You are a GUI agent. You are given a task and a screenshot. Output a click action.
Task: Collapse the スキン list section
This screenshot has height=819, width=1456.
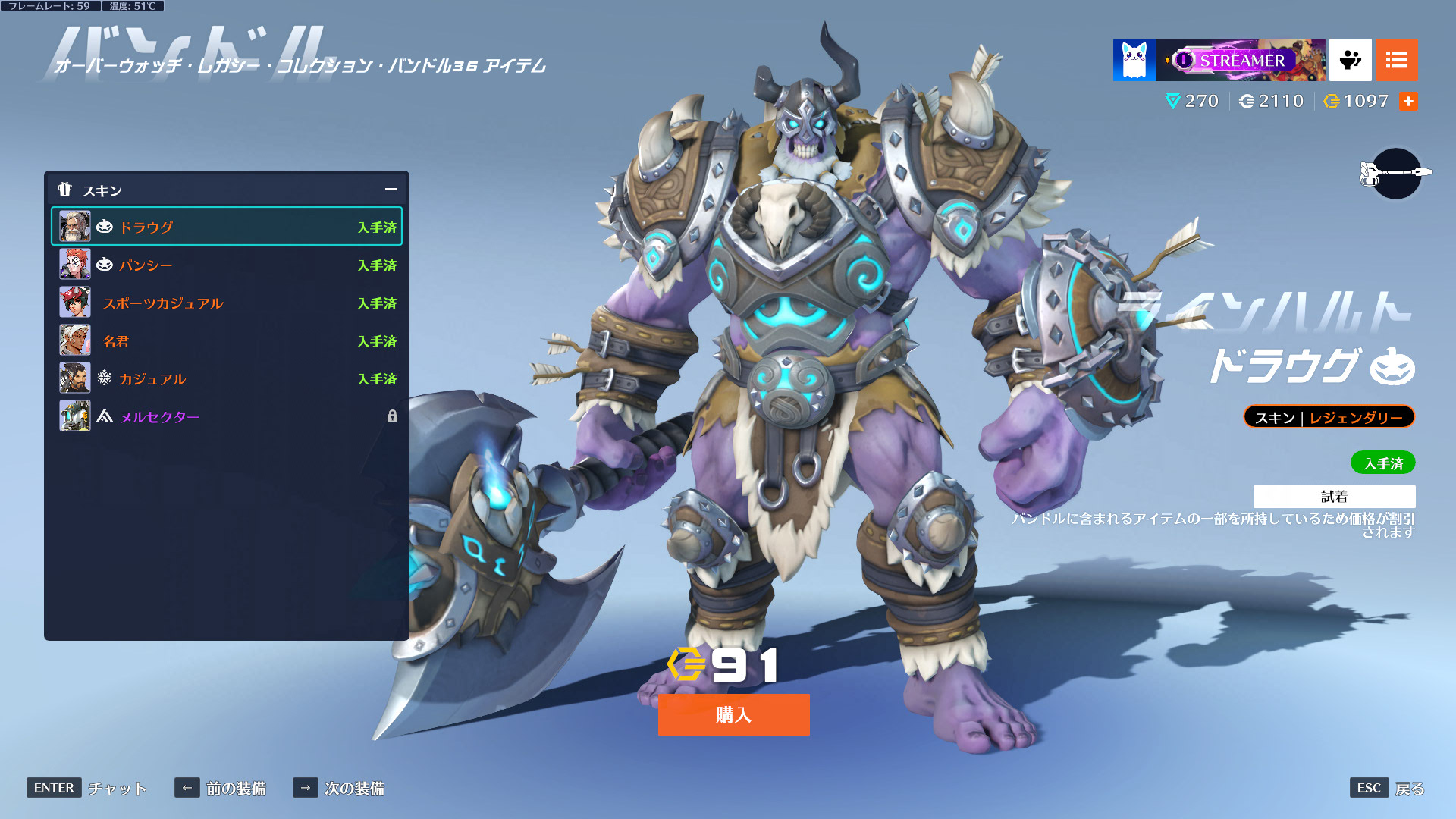click(391, 190)
